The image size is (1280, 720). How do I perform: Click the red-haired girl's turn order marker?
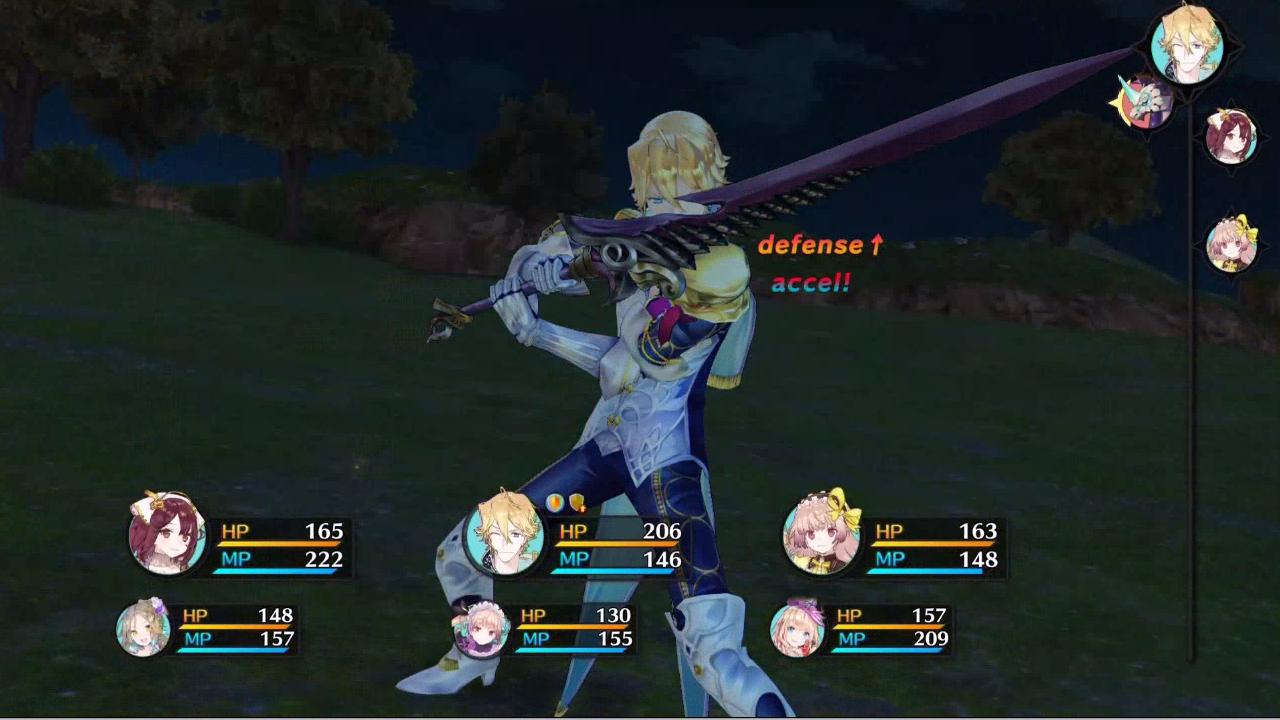click(1230, 136)
